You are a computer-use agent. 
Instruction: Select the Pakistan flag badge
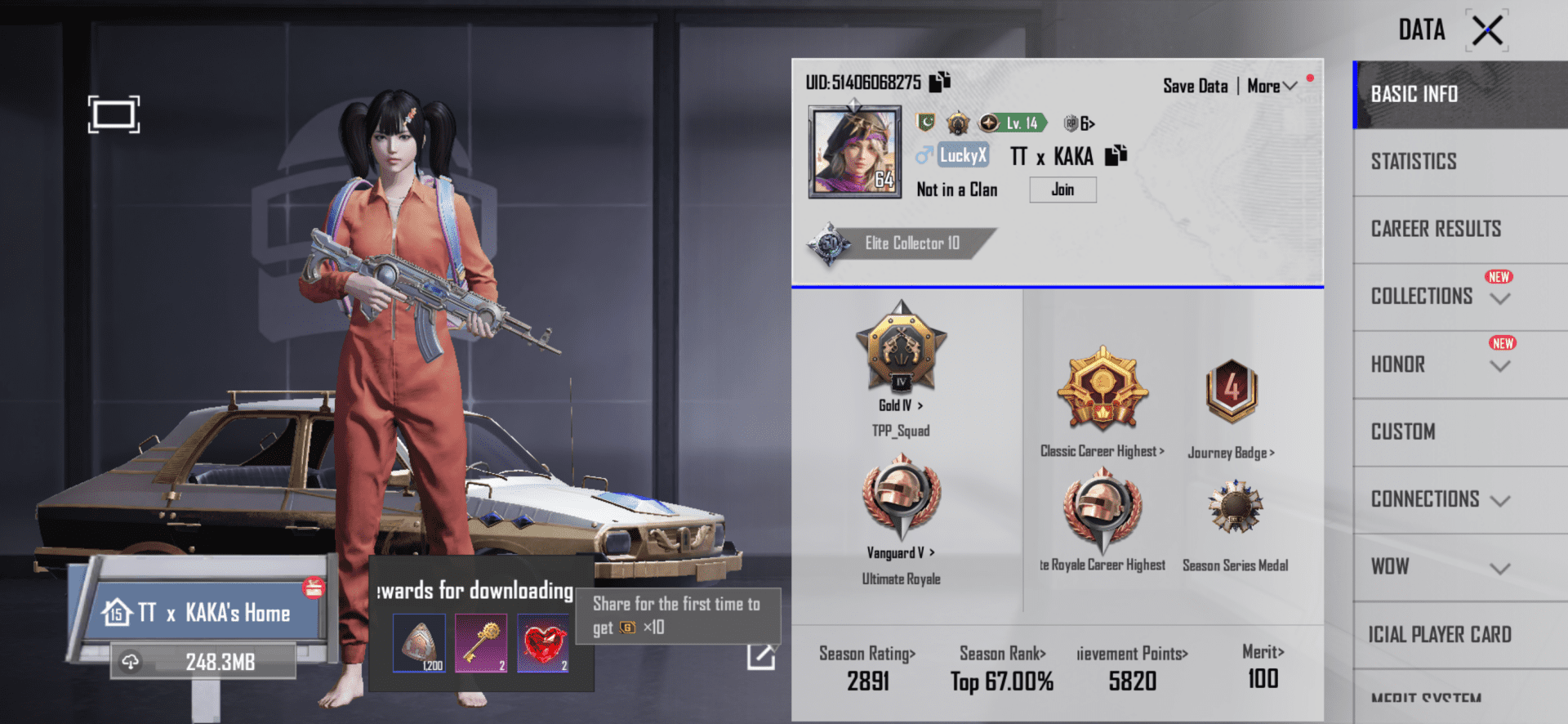coord(926,123)
